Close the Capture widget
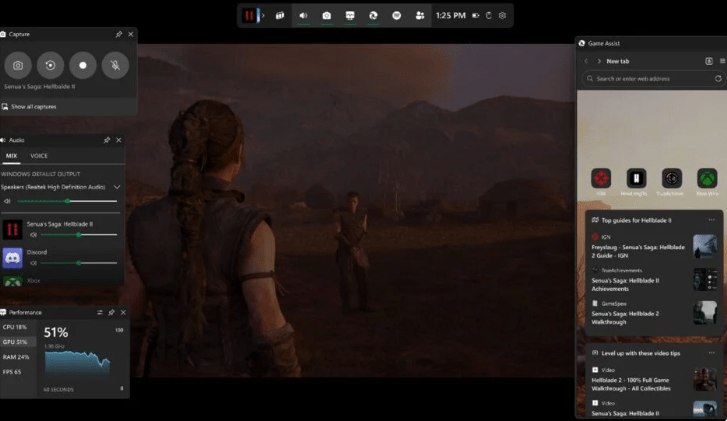 131,34
